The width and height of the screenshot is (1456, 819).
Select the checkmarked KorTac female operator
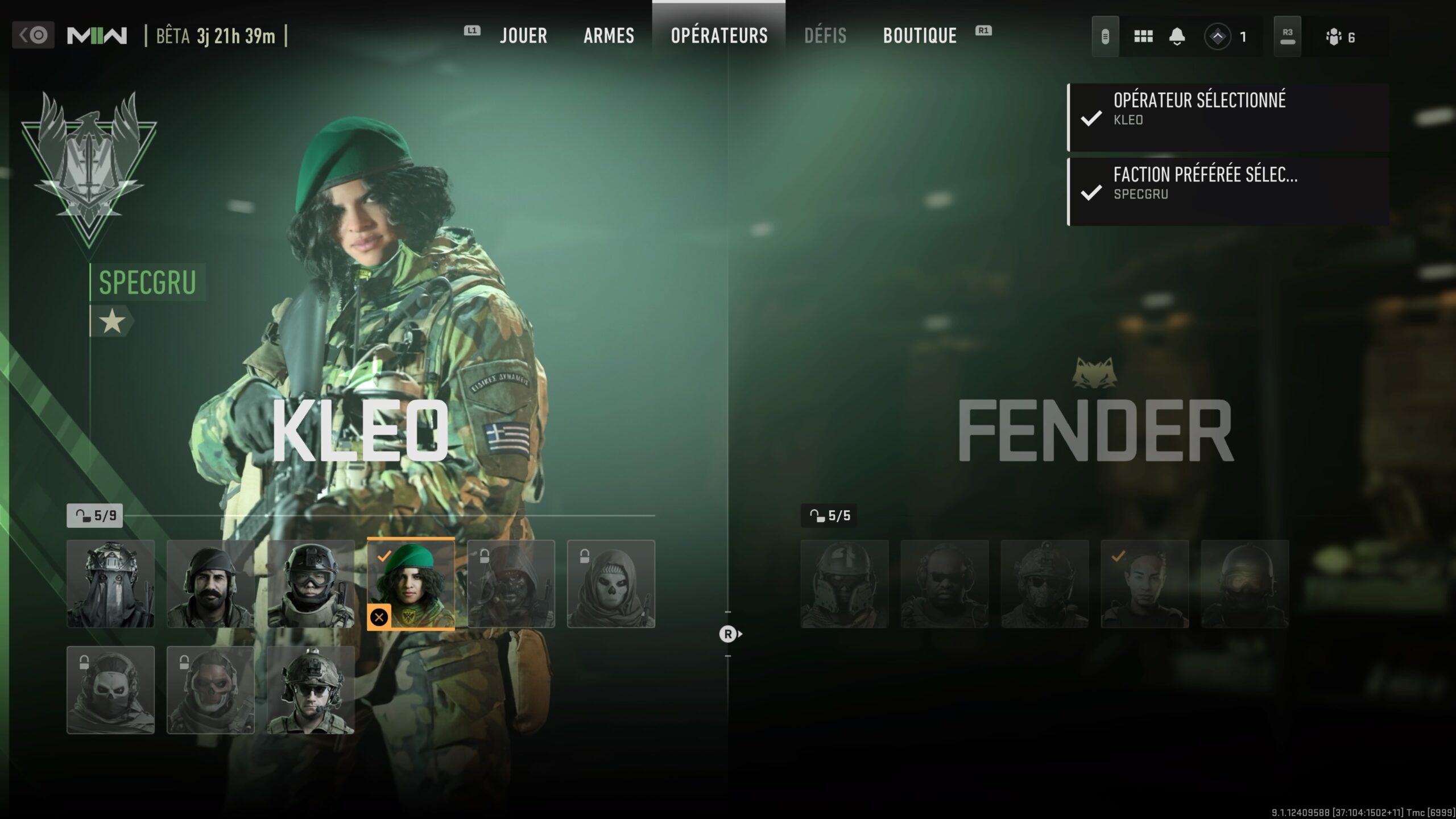pos(1144,584)
